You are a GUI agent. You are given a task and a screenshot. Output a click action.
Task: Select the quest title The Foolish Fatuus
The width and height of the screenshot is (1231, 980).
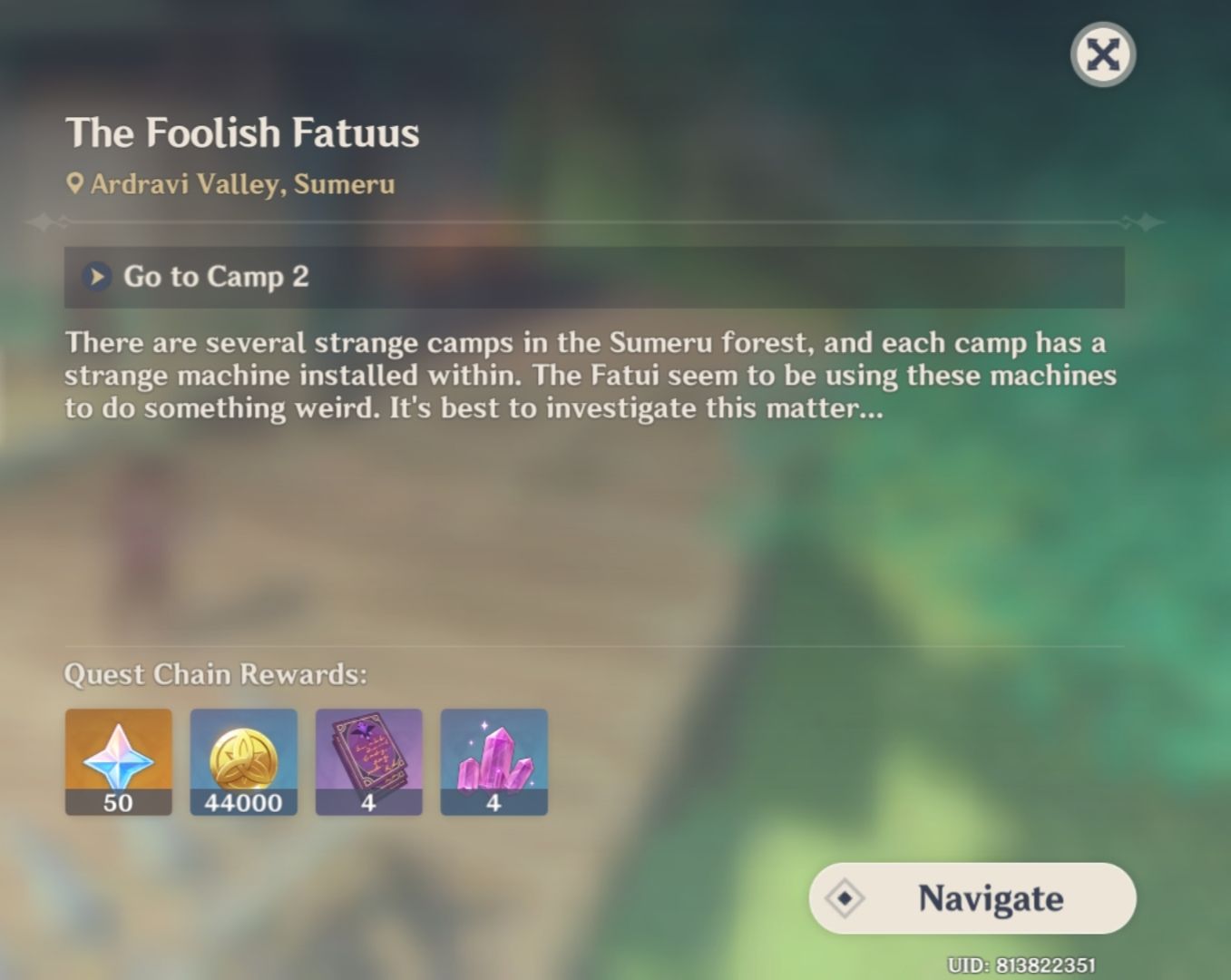242,132
